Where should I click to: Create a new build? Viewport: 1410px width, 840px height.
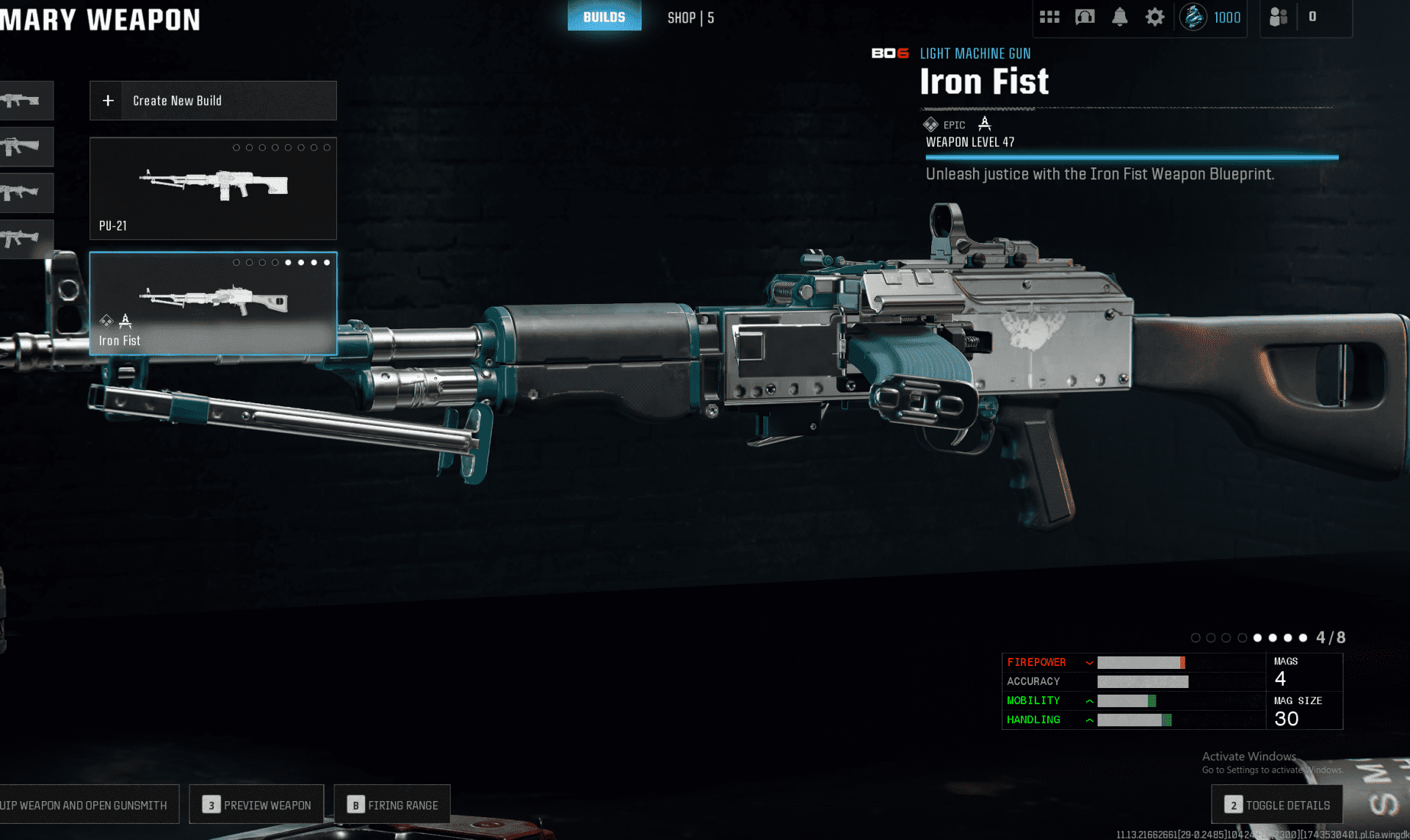pos(213,101)
